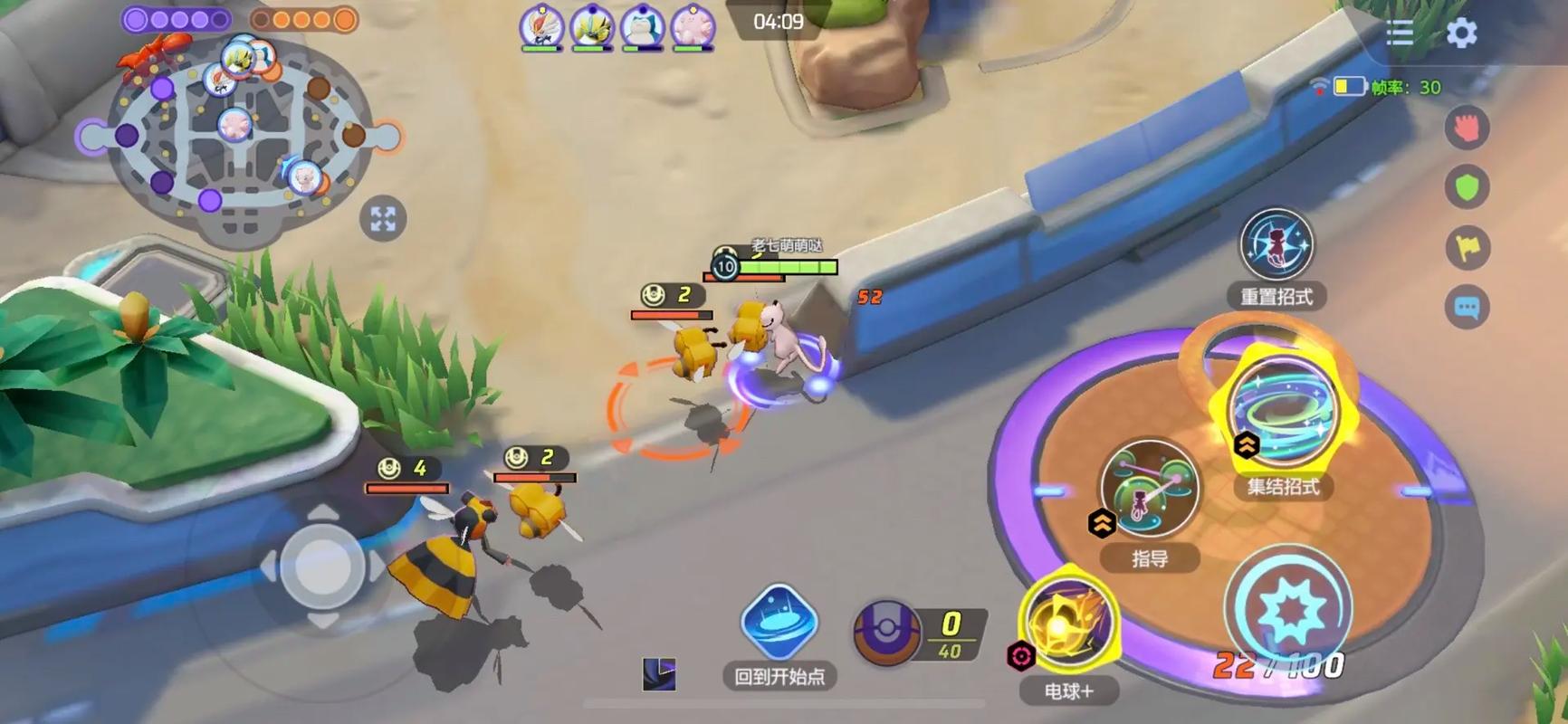This screenshot has height=724, width=1568.
Task: Open the scoreboard list icon
Action: coord(1400,33)
